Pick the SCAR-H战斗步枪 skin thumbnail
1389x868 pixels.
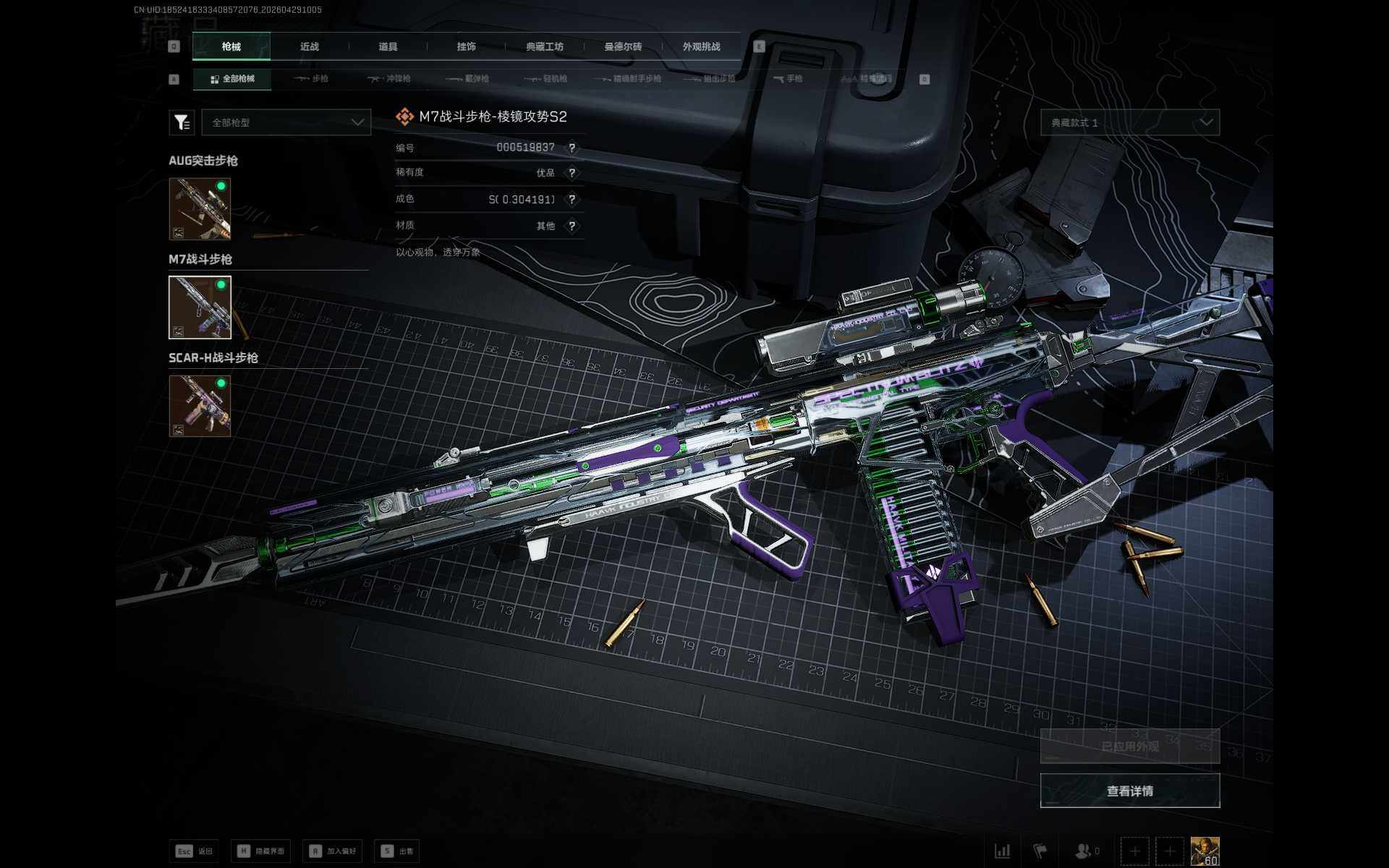[x=200, y=406]
